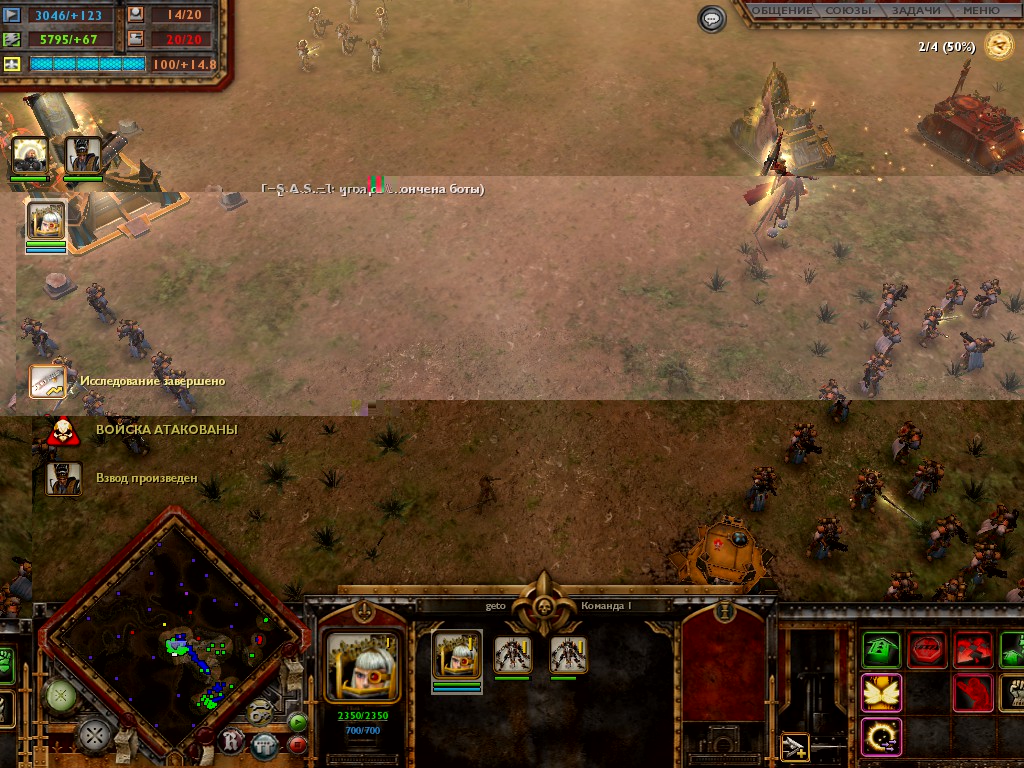
Task: Select the white-haired hero in the squad panel
Action: click(x=457, y=655)
